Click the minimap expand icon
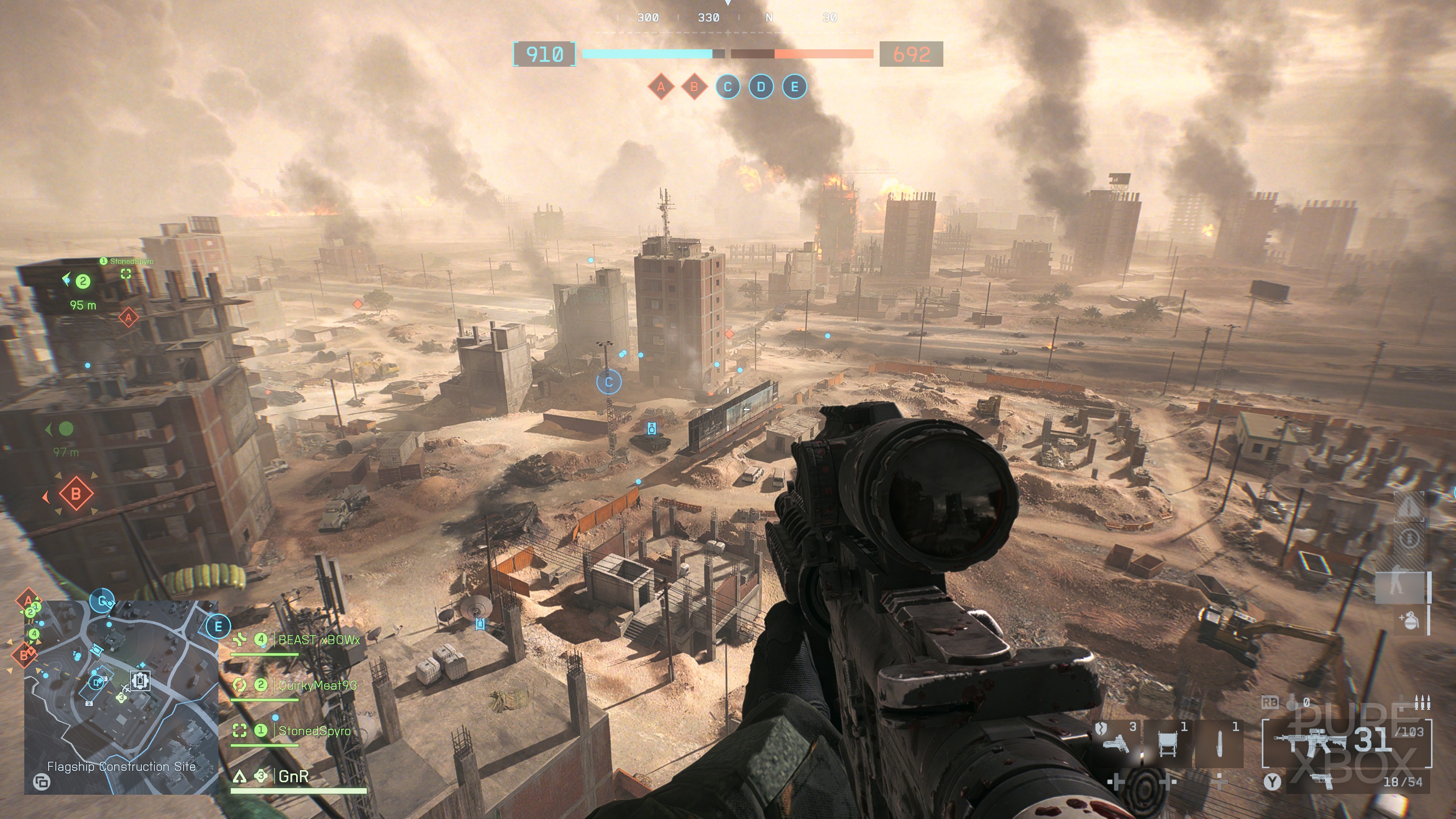1456x819 pixels. click(x=42, y=782)
